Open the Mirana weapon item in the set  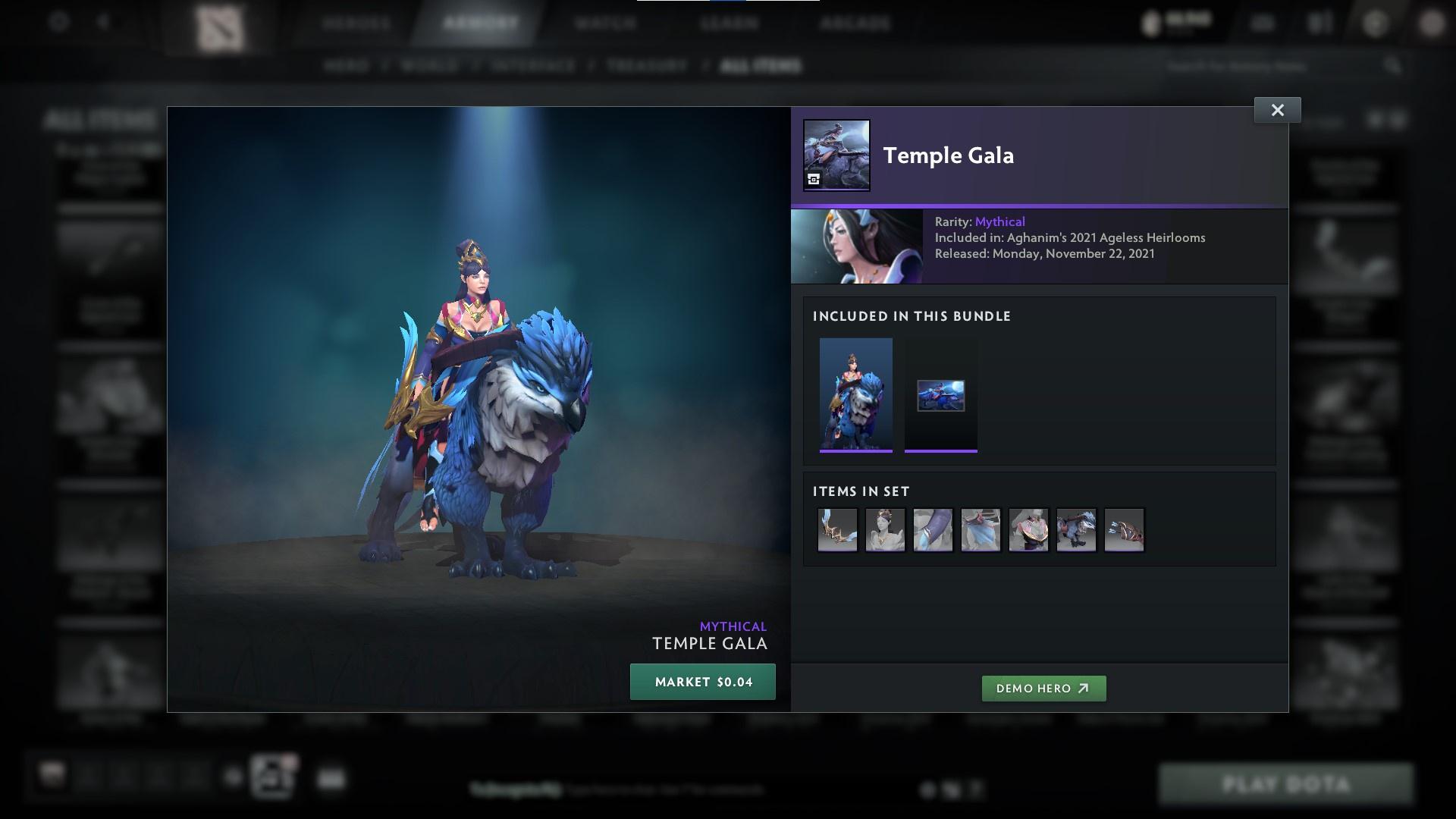pos(836,530)
